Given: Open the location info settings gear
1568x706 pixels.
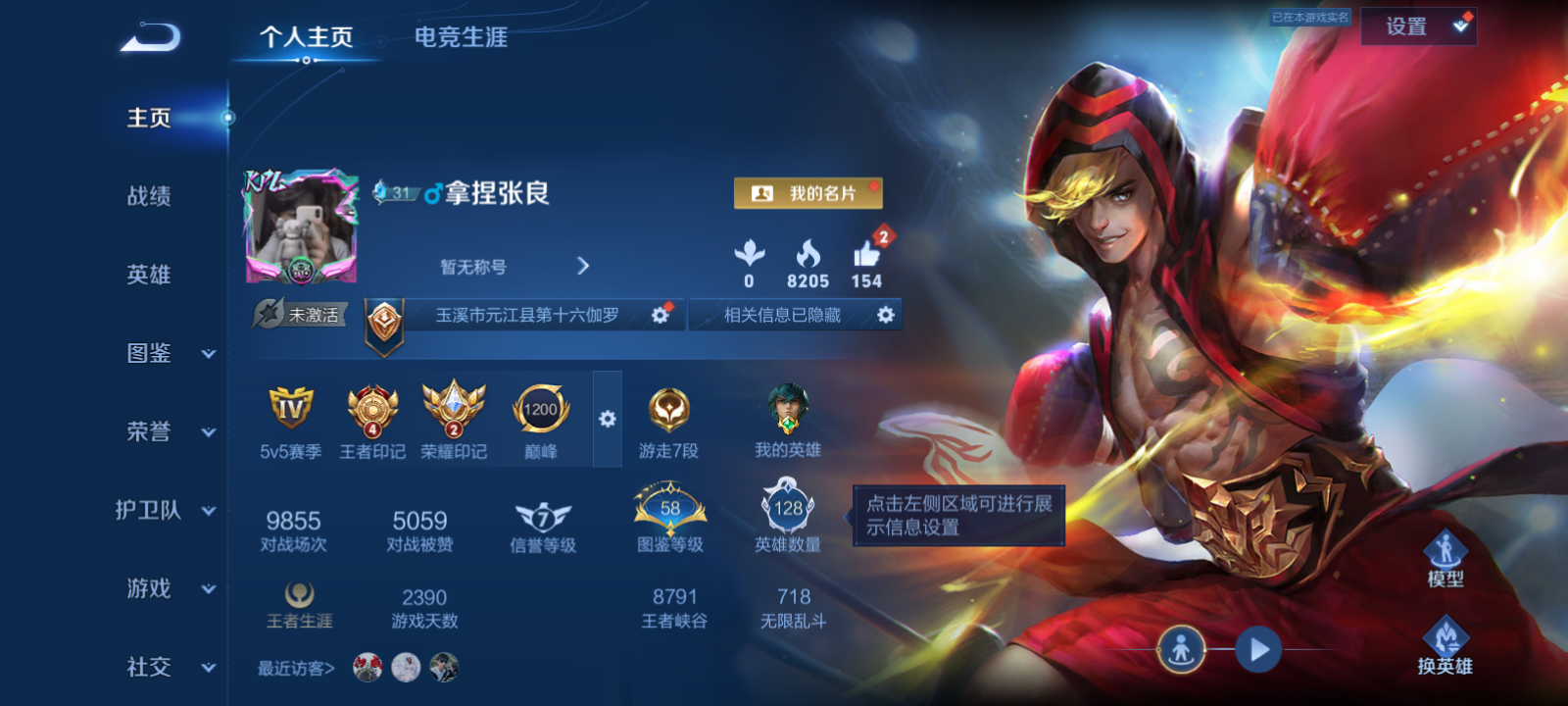Looking at the screenshot, I should [661, 315].
